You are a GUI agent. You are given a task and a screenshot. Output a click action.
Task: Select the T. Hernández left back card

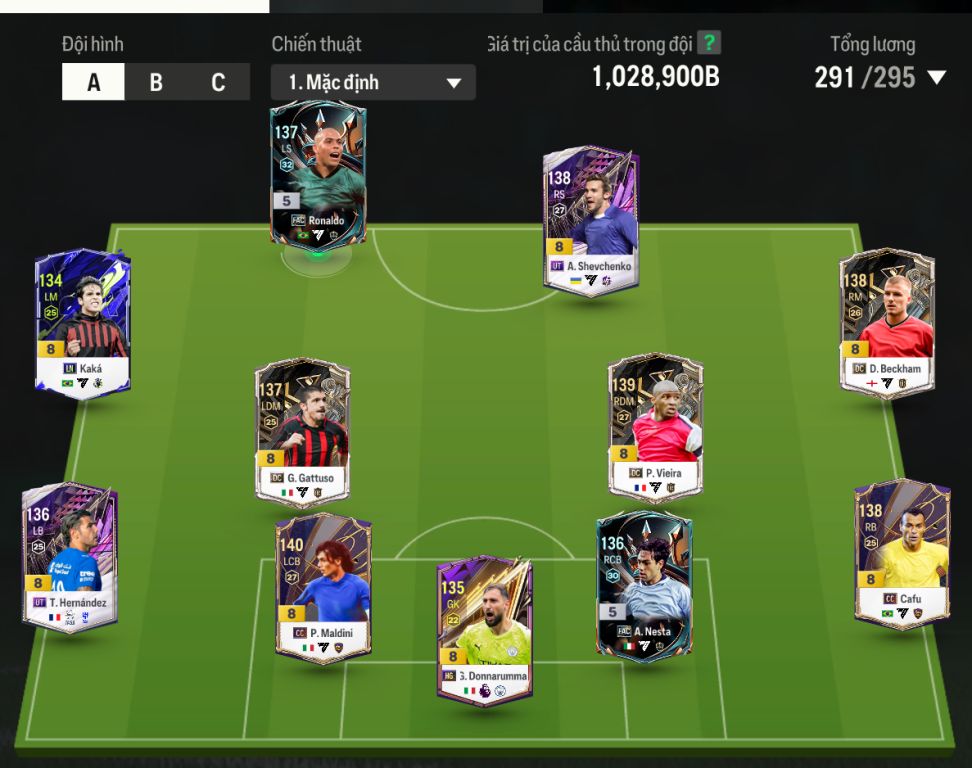click(x=70, y=556)
